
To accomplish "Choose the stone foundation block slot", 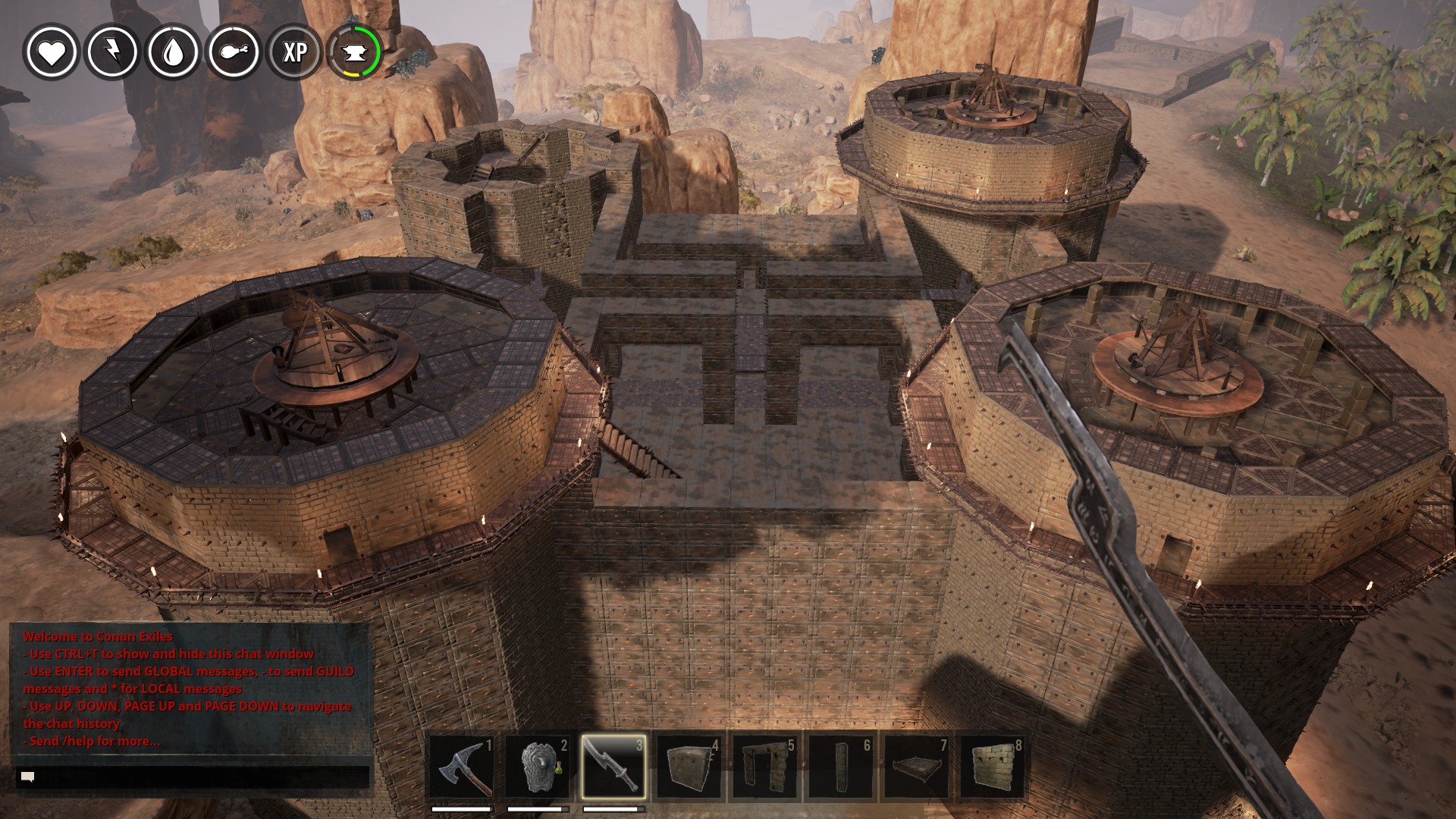I will tap(689, 767).
